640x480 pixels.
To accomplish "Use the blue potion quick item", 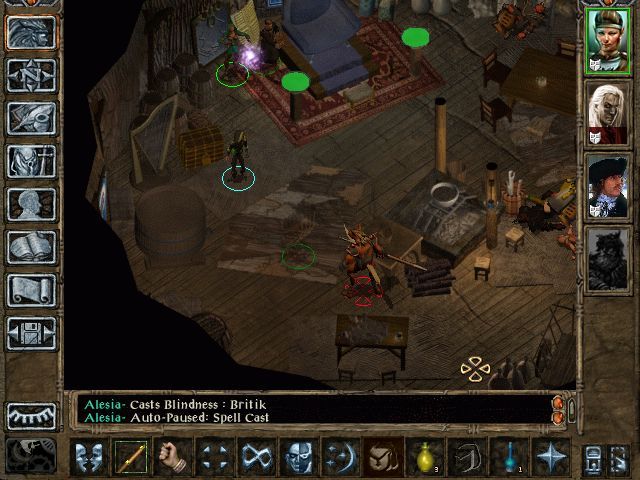I will [510, 457].
